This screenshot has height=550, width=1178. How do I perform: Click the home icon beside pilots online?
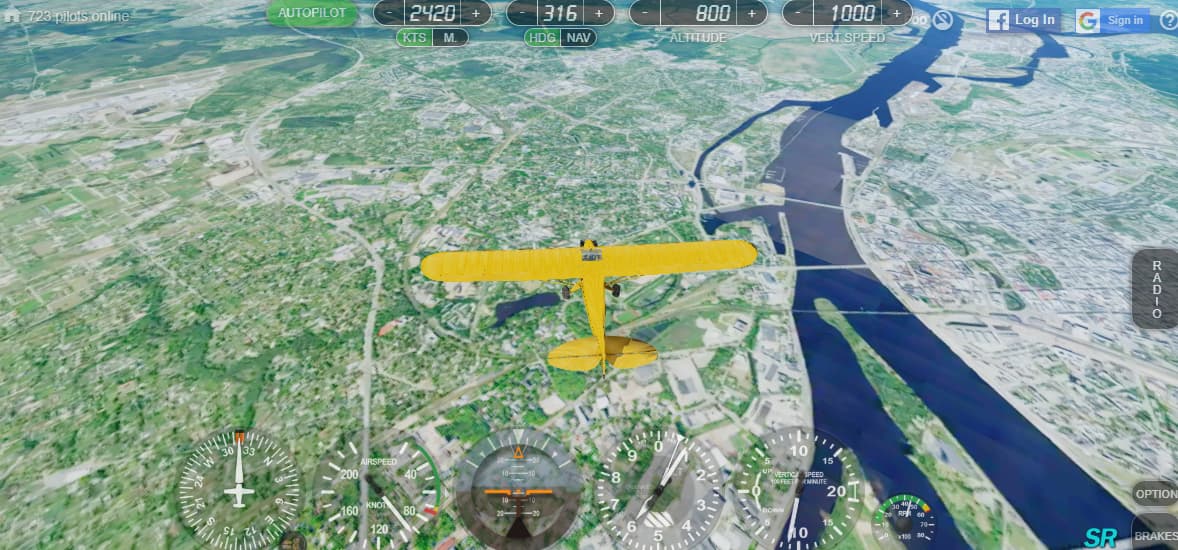[x=12, y=16]
